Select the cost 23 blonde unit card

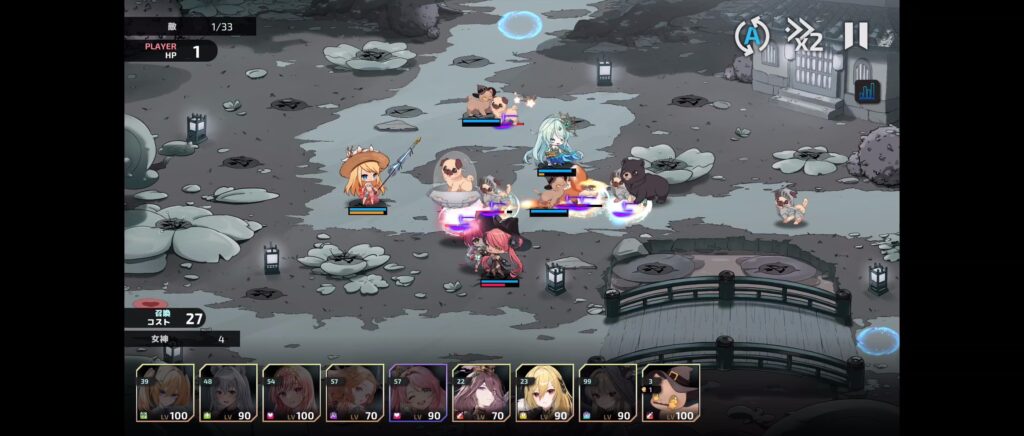pos(544,394)
